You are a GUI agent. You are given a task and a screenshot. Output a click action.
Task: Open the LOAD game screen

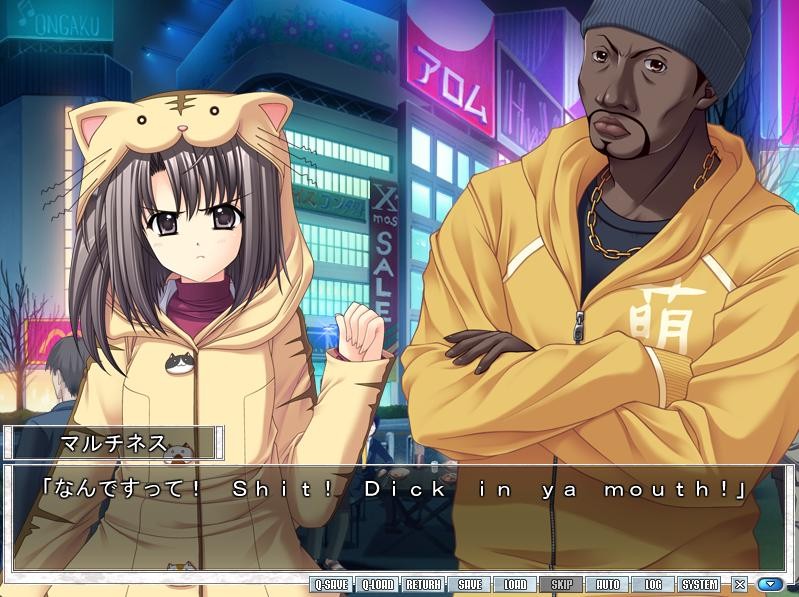point(515,584)
